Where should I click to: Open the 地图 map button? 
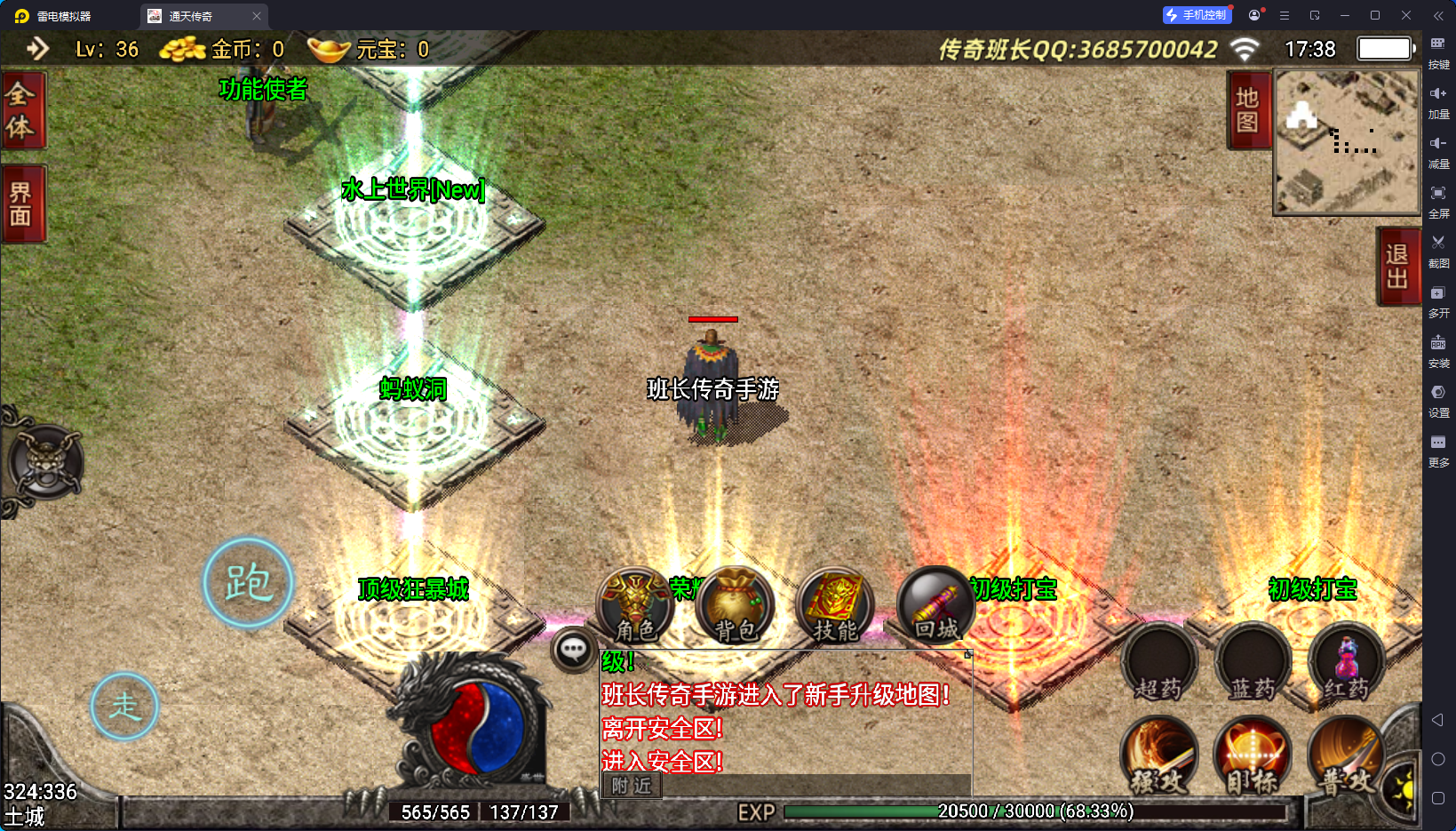pyautogui.click(x=1247, y=110)
